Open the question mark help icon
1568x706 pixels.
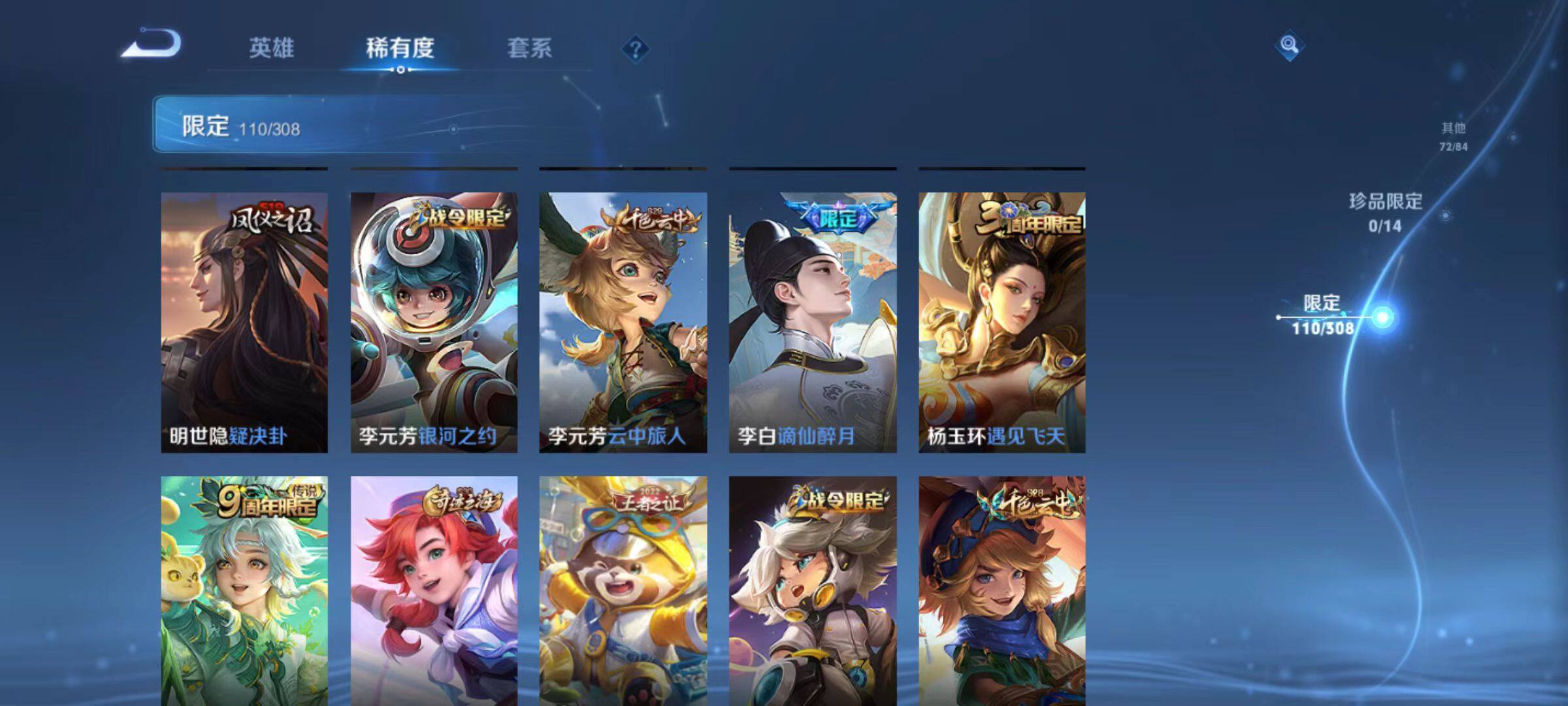coord(635,49)
